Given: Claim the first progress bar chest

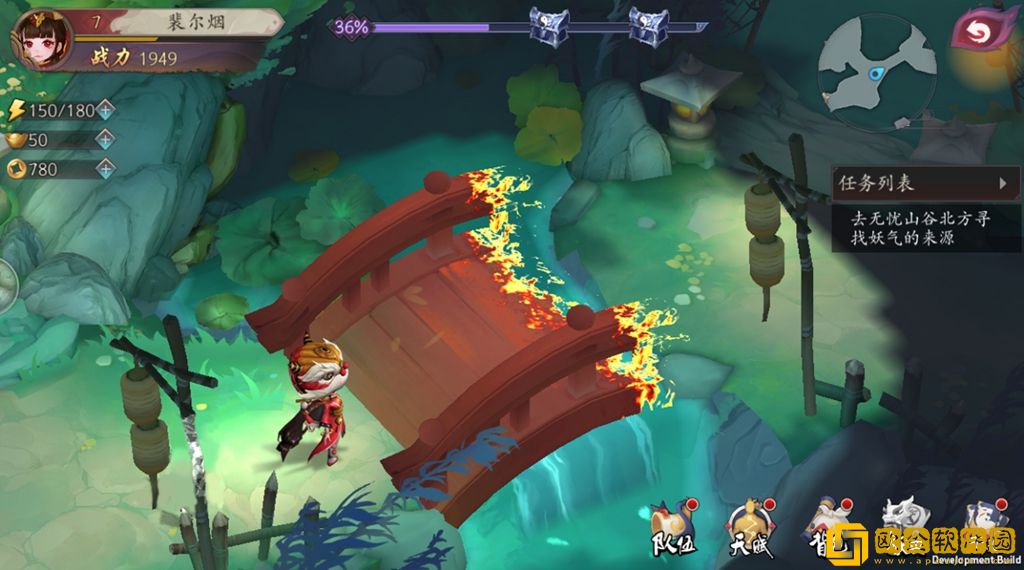Looking at the screenshot, I should [x=548, y=25].
